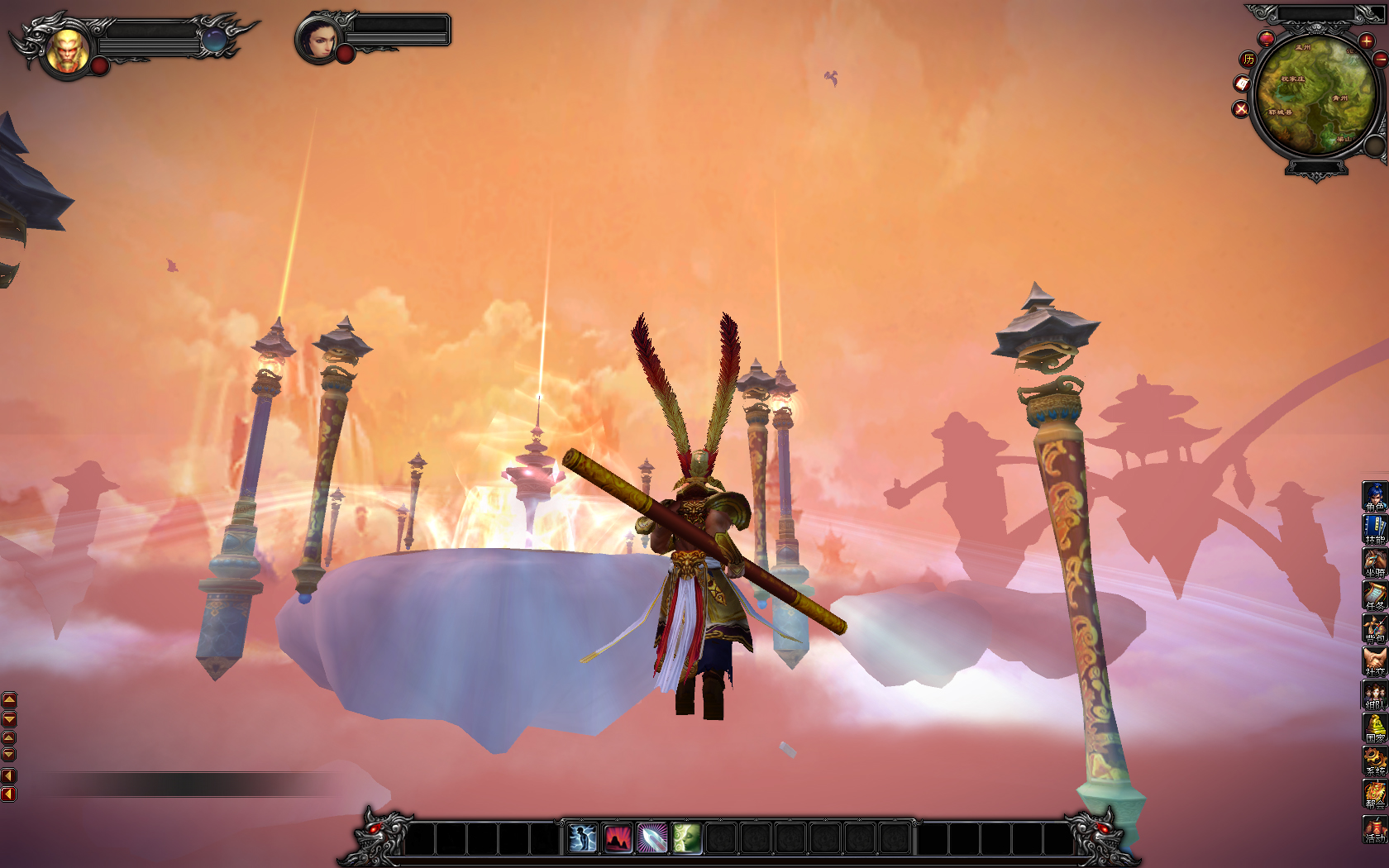Activate the red mountain sunset skill
This screenshot has height=868, width=1389.
(x=618, y=838)
